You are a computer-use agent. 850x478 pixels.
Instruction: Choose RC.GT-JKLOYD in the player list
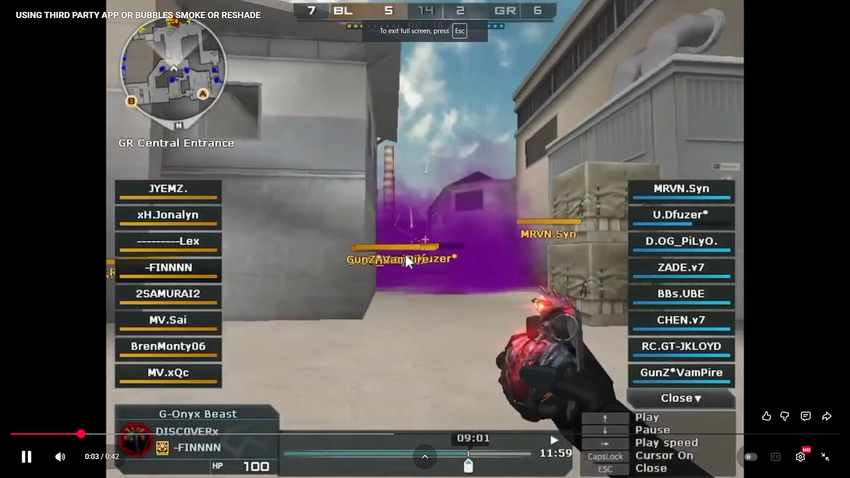coord(681,347)
